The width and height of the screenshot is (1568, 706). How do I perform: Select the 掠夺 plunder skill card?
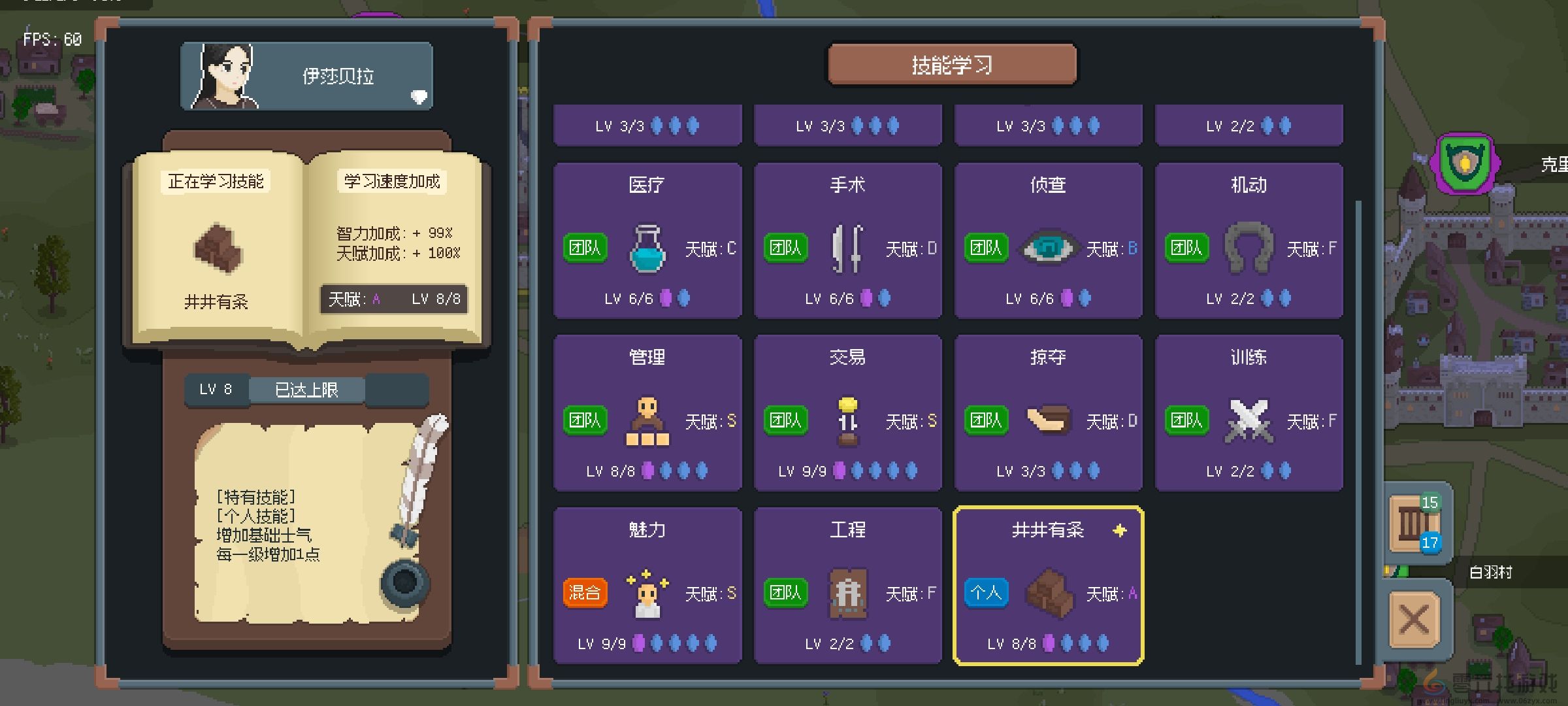(1048, 412)
